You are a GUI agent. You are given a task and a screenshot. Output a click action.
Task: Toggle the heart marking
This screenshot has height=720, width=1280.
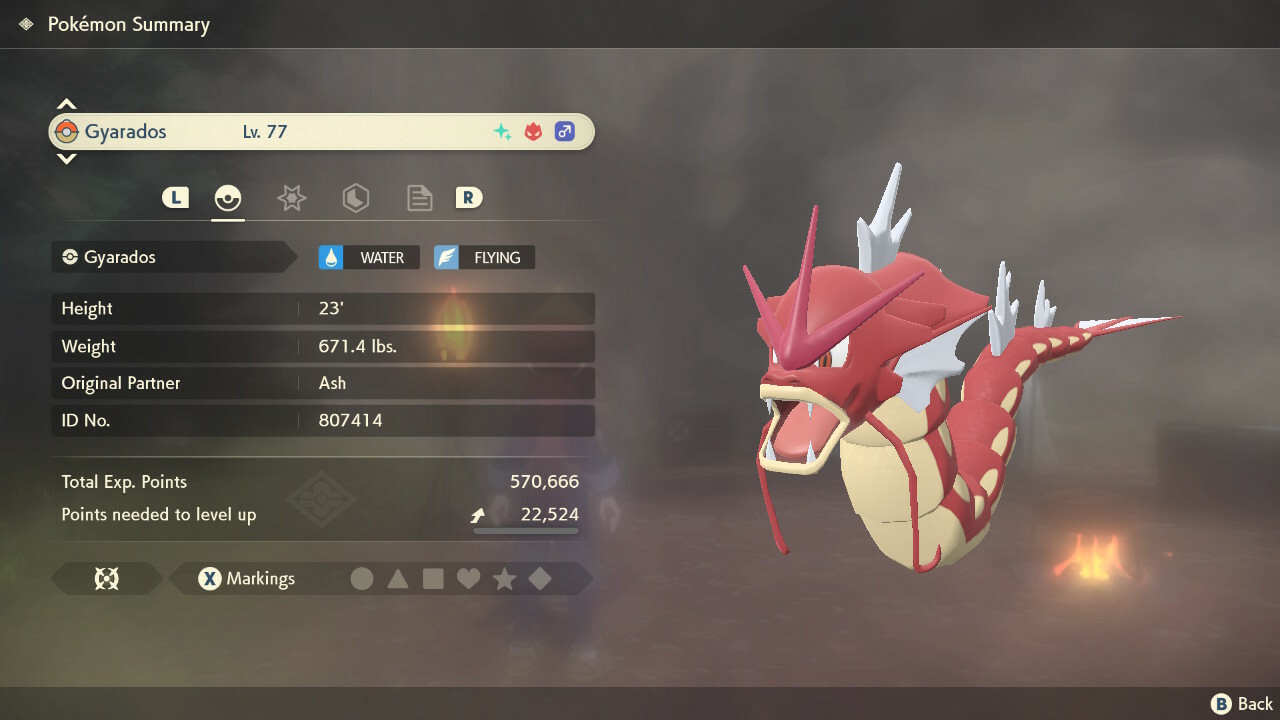pyautogui.click(x=468, y=579)
